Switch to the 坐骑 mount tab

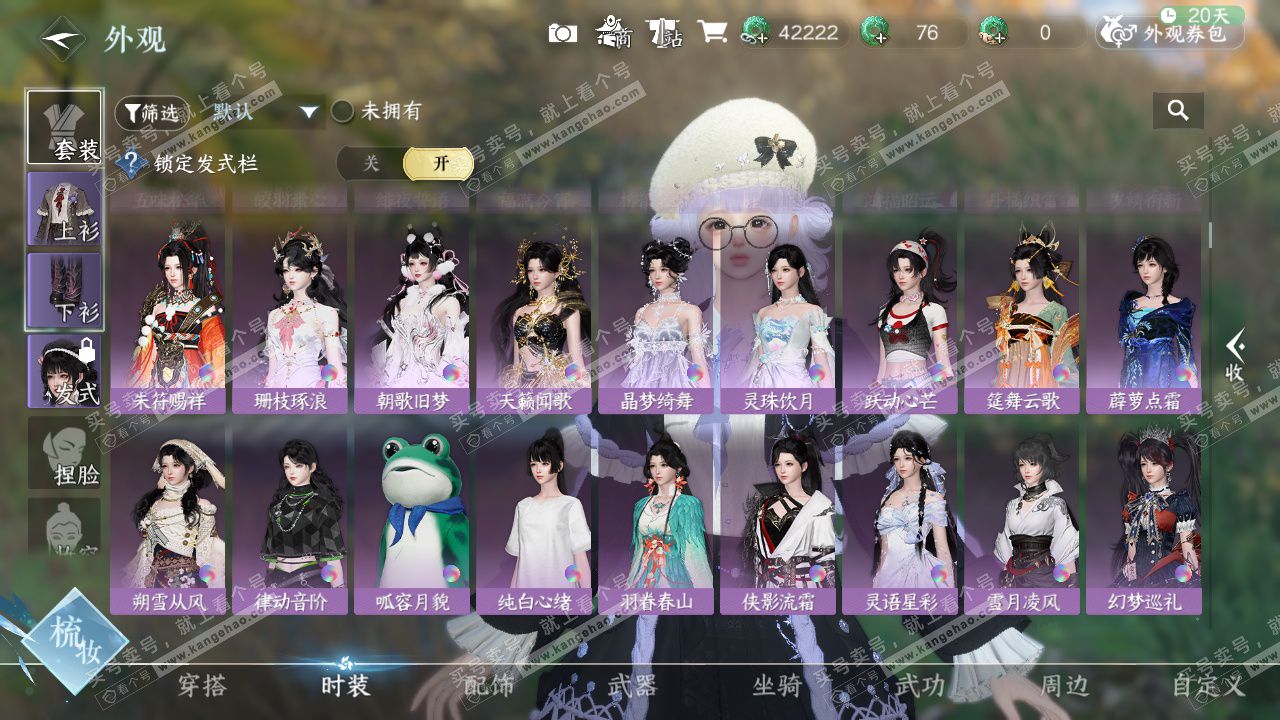pos(777,685)
